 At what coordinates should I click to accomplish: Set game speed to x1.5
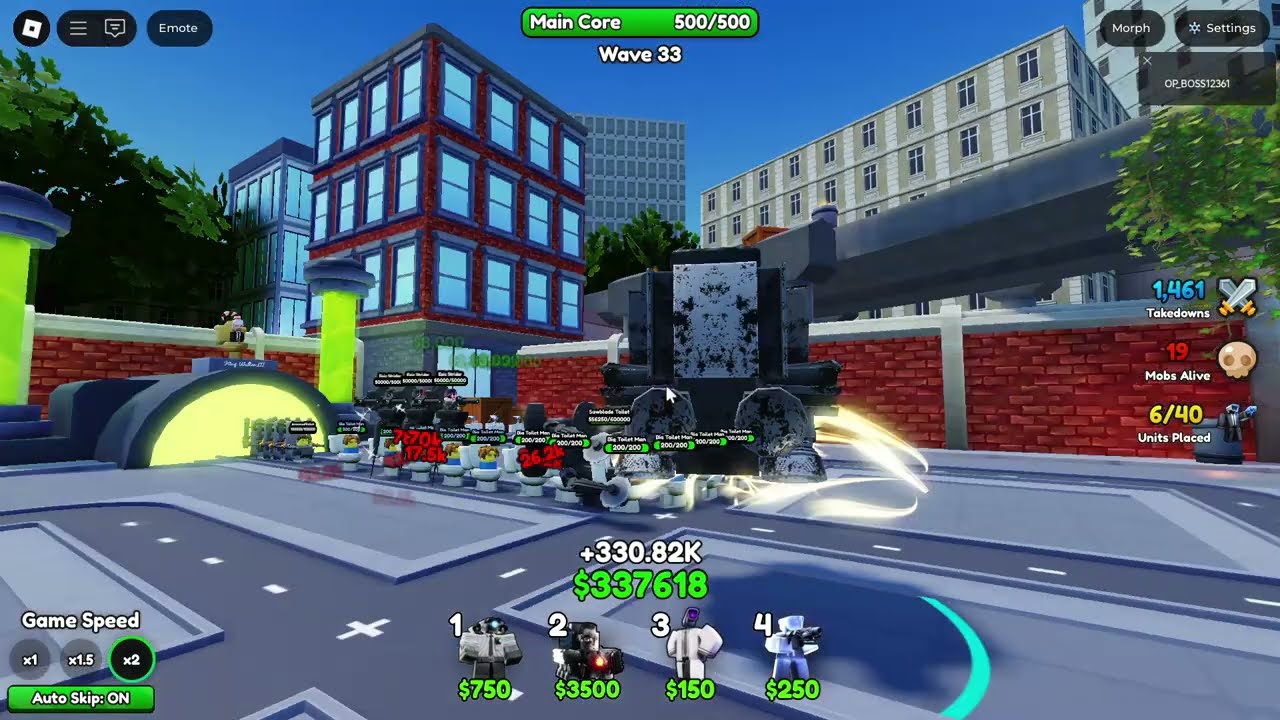(x=81, y=660)
